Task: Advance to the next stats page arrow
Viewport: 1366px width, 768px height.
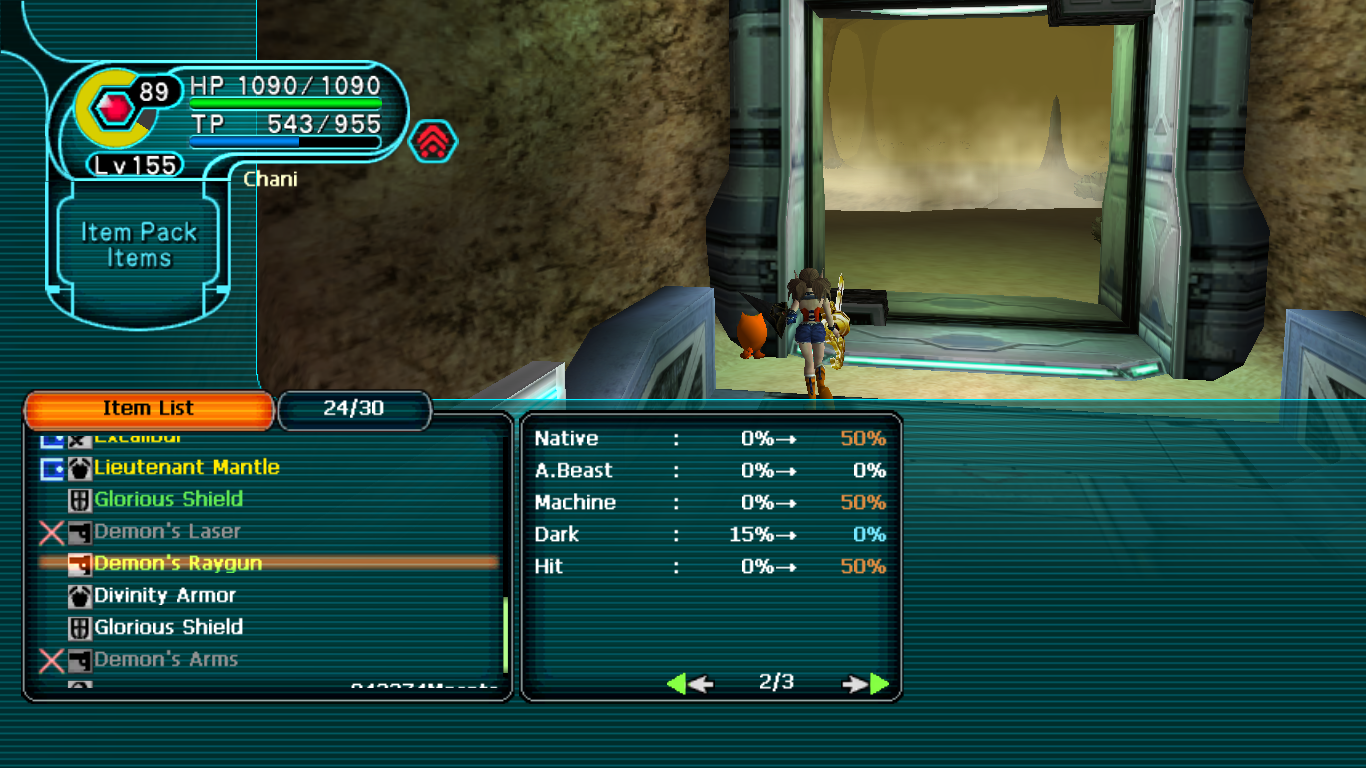Action: click(866, 684)
